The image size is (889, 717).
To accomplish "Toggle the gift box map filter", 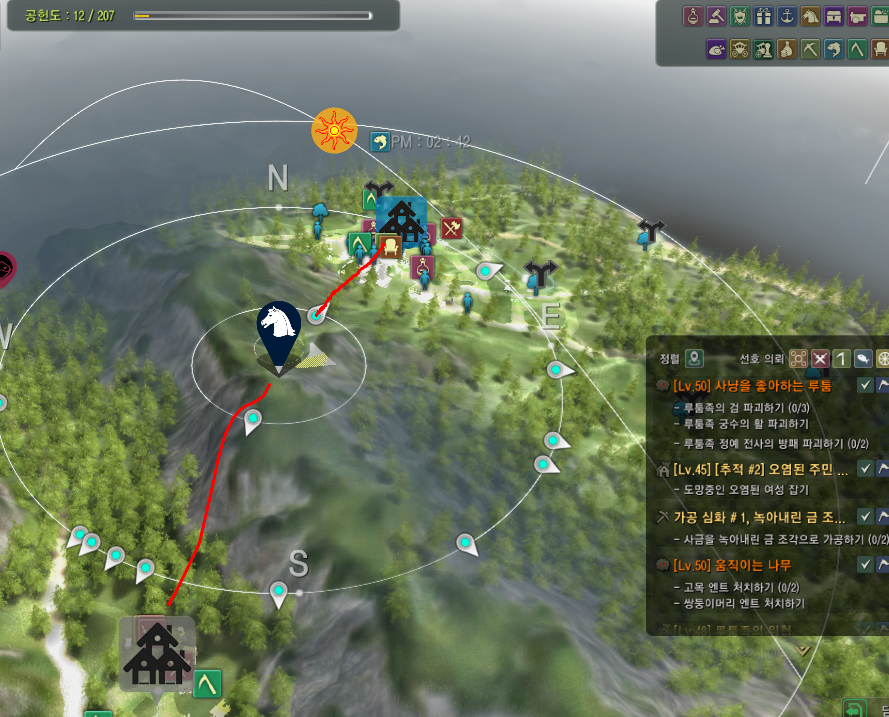I will click(764, 17).
